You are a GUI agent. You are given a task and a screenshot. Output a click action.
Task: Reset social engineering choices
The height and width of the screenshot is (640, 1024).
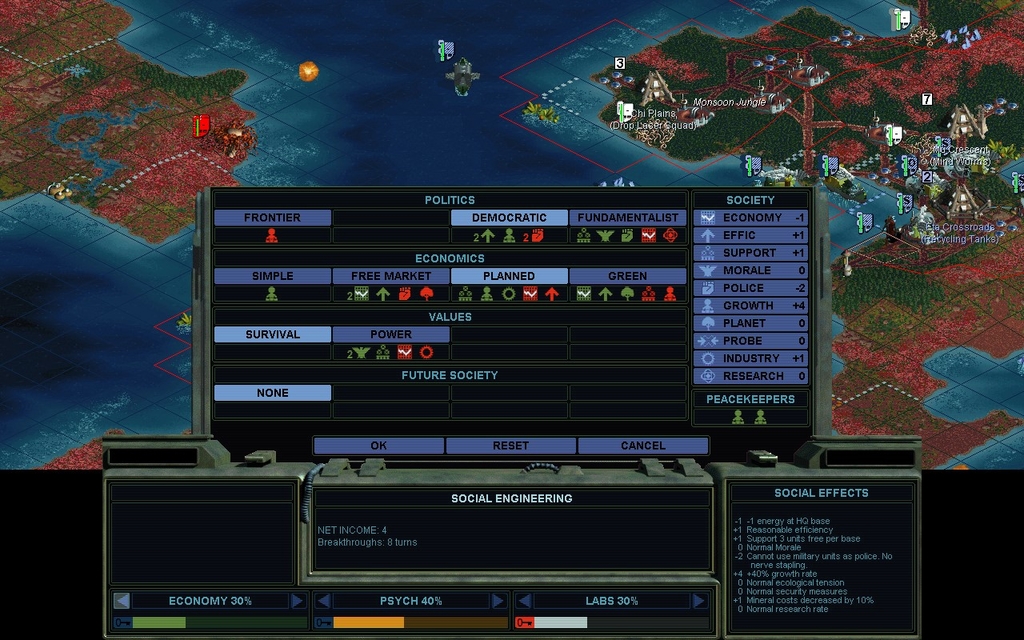point(510,446)
